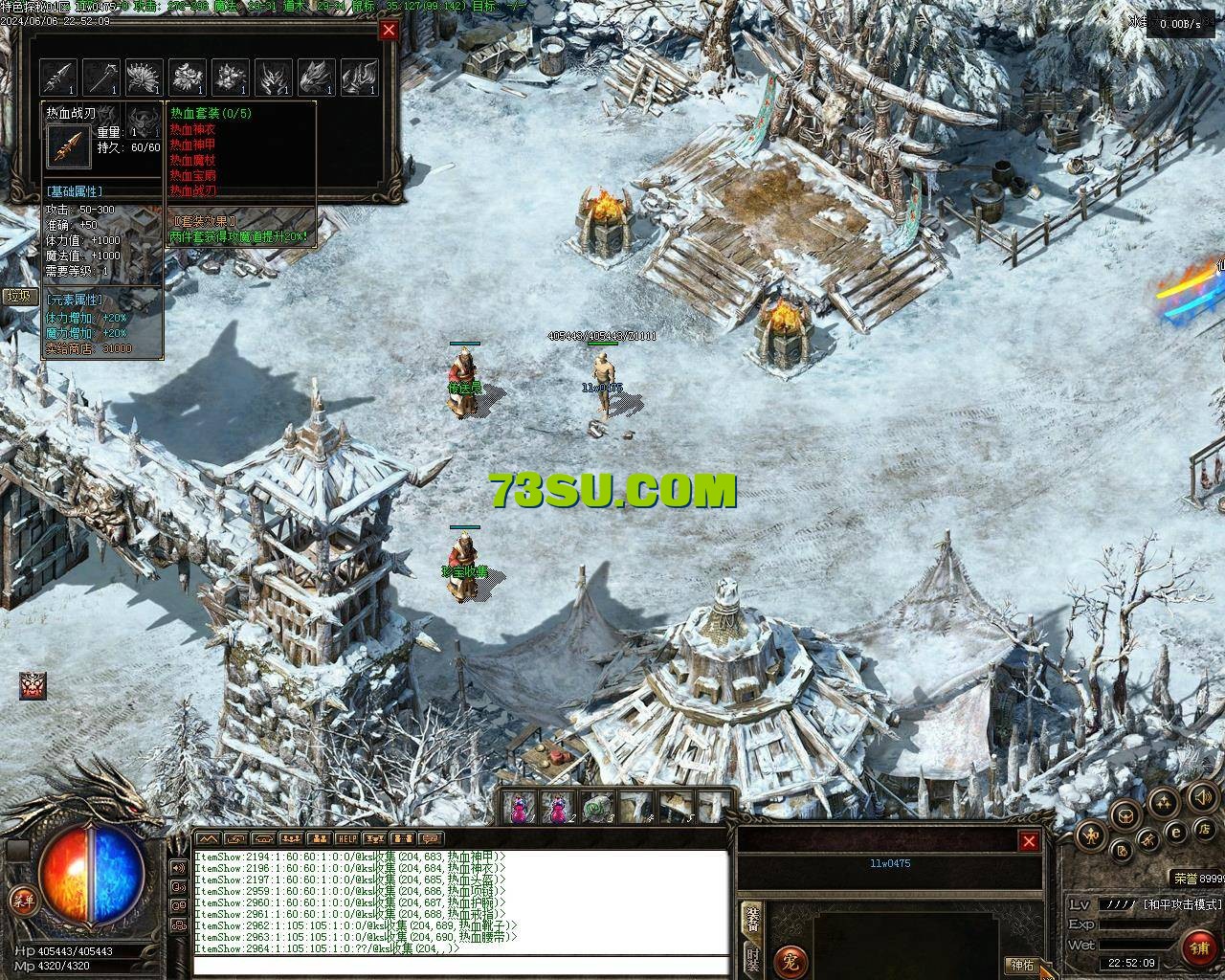Click the round e icon

pyautogui.click(x=1176, y=833)
